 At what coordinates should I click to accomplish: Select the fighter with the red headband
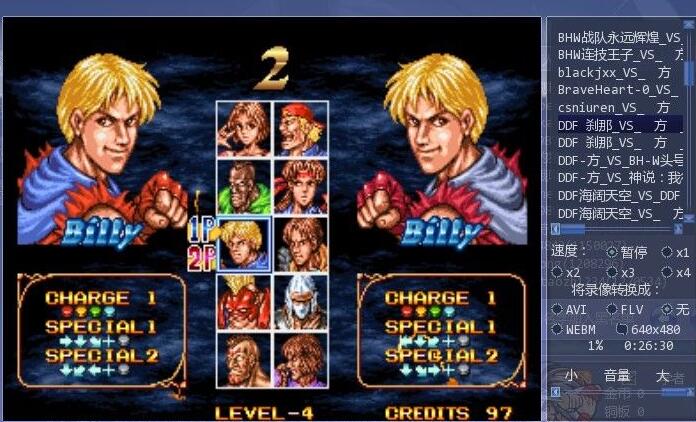point(300,185)
